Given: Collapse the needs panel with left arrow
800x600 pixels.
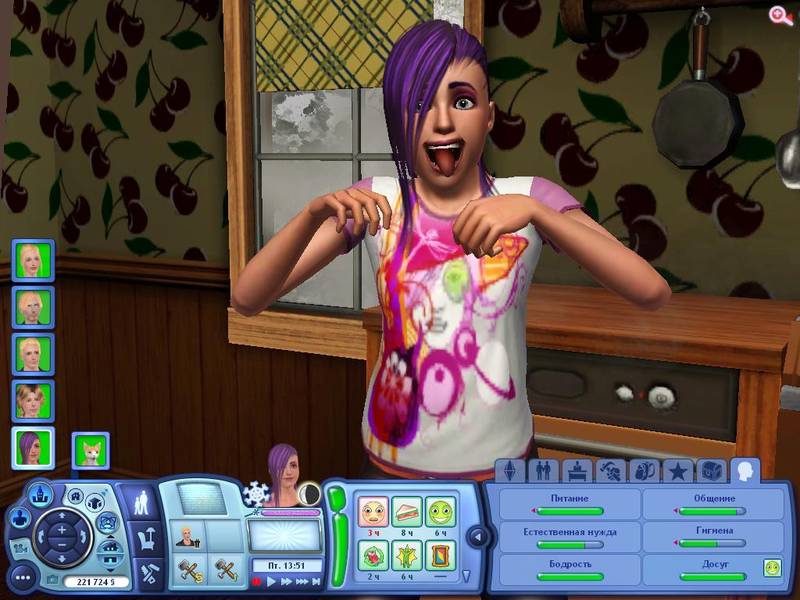Looking at the screenshot, I should coord(477,537).
